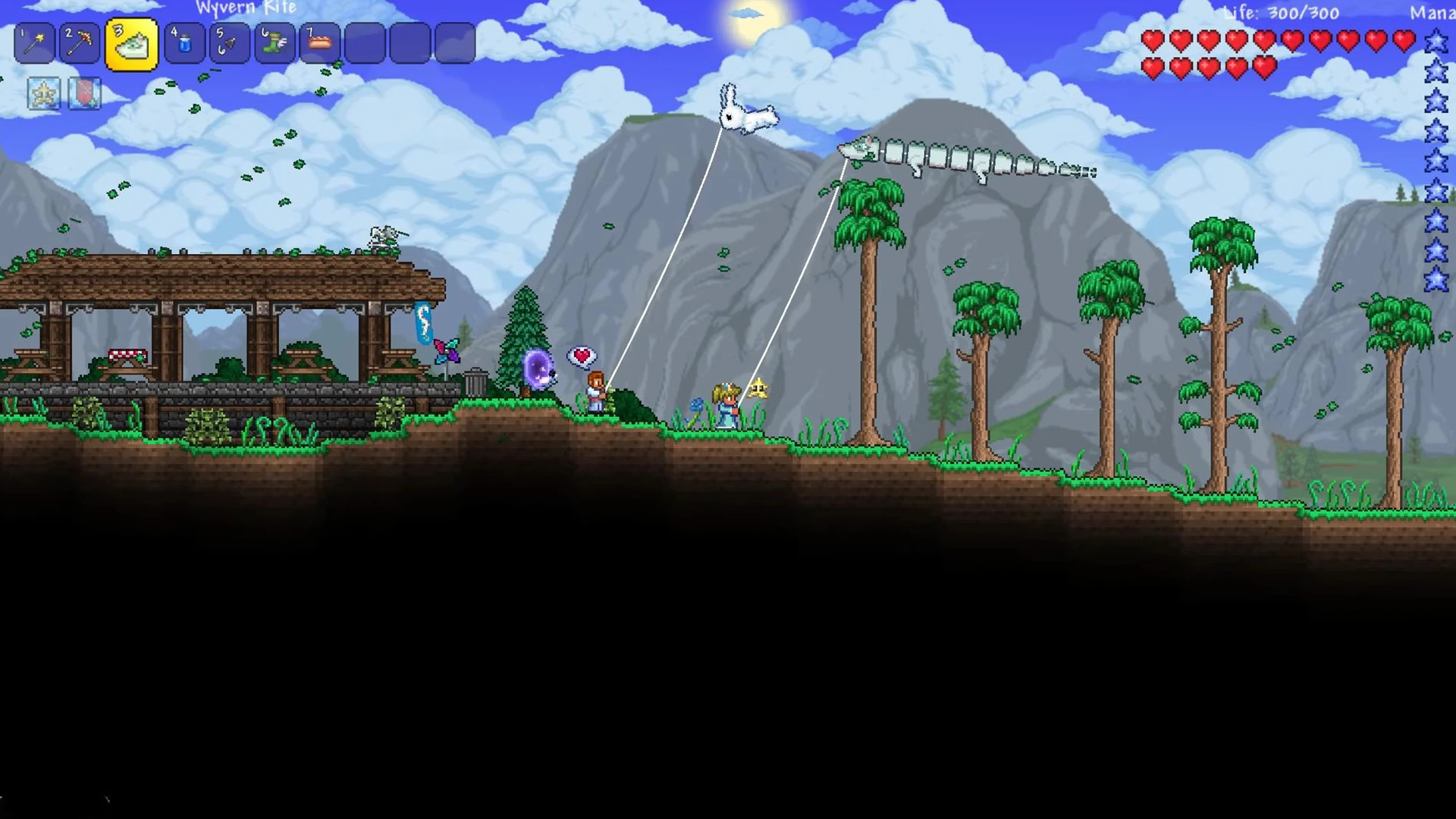Click the Mana label at top right
The image size is (1456, 819).
(1432, 12)
